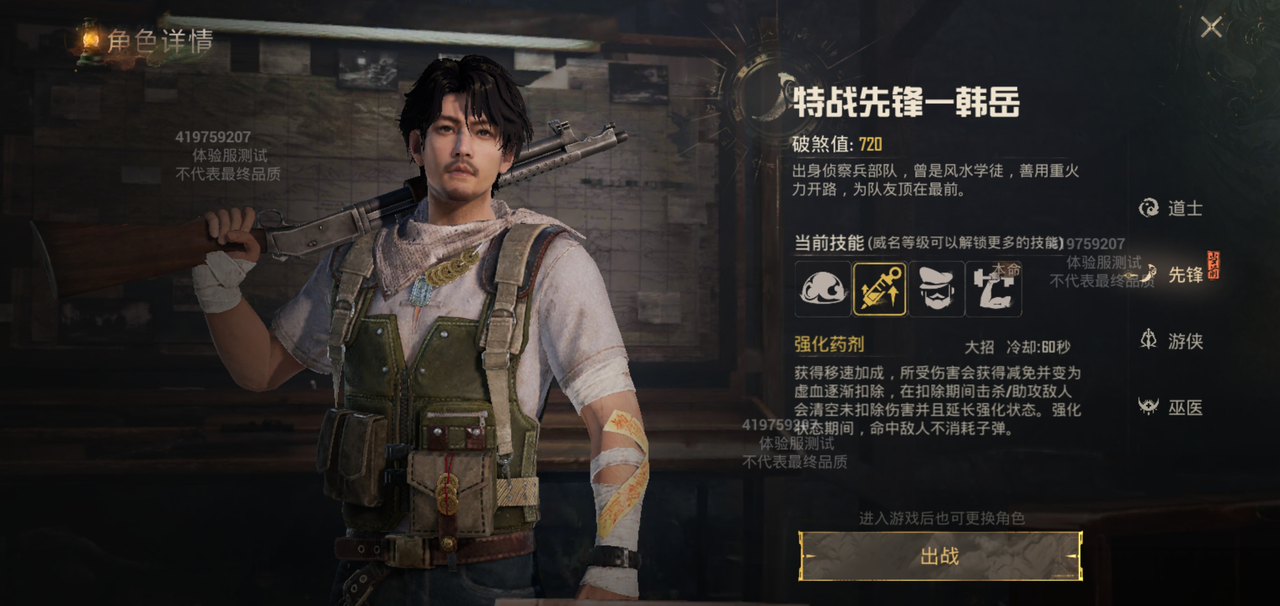The image size is (1280, 606).
Task: Inspect the 本命 flexing arm skill
Action: 993,289
